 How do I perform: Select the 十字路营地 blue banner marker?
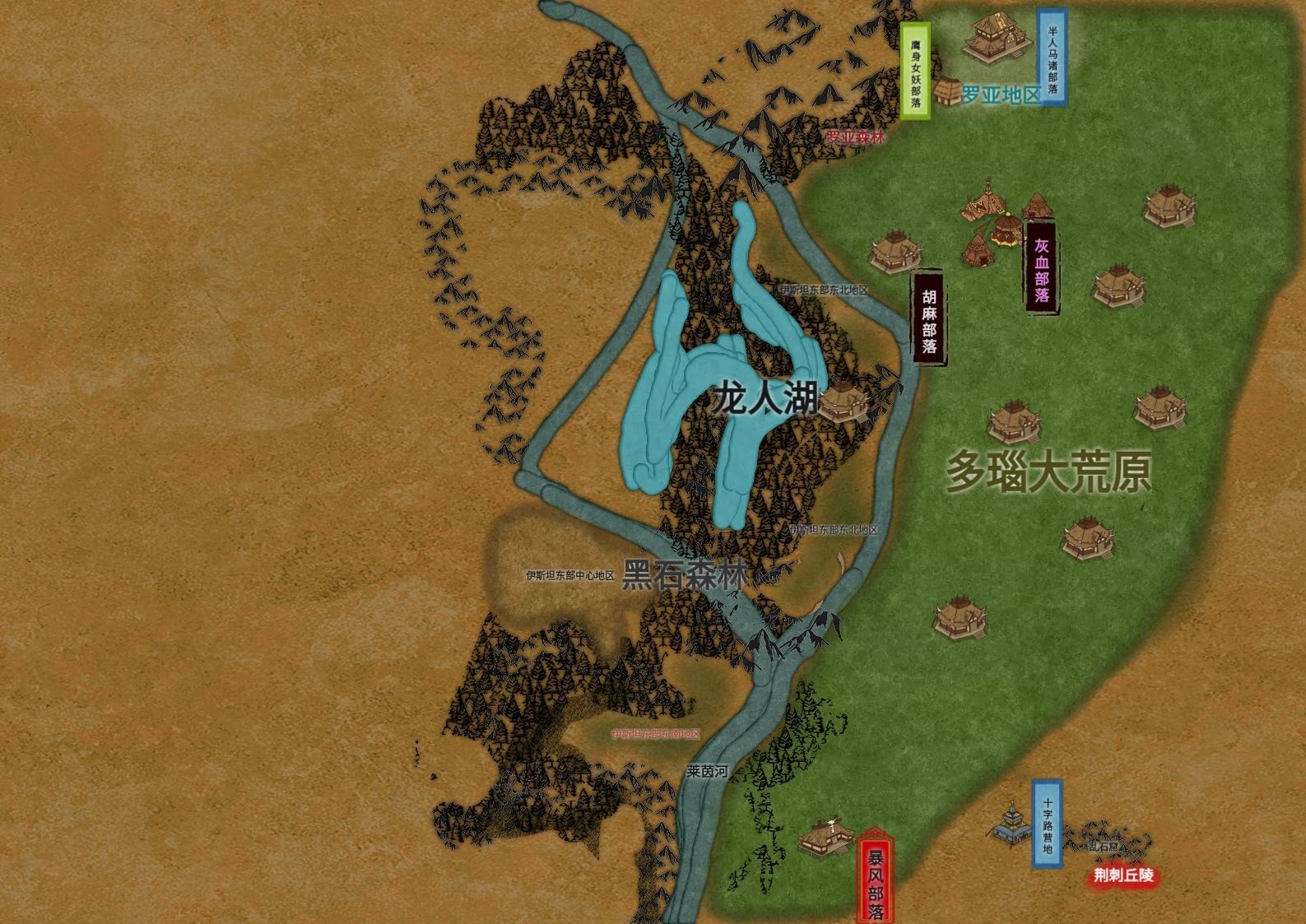[x=1048, y=823]
